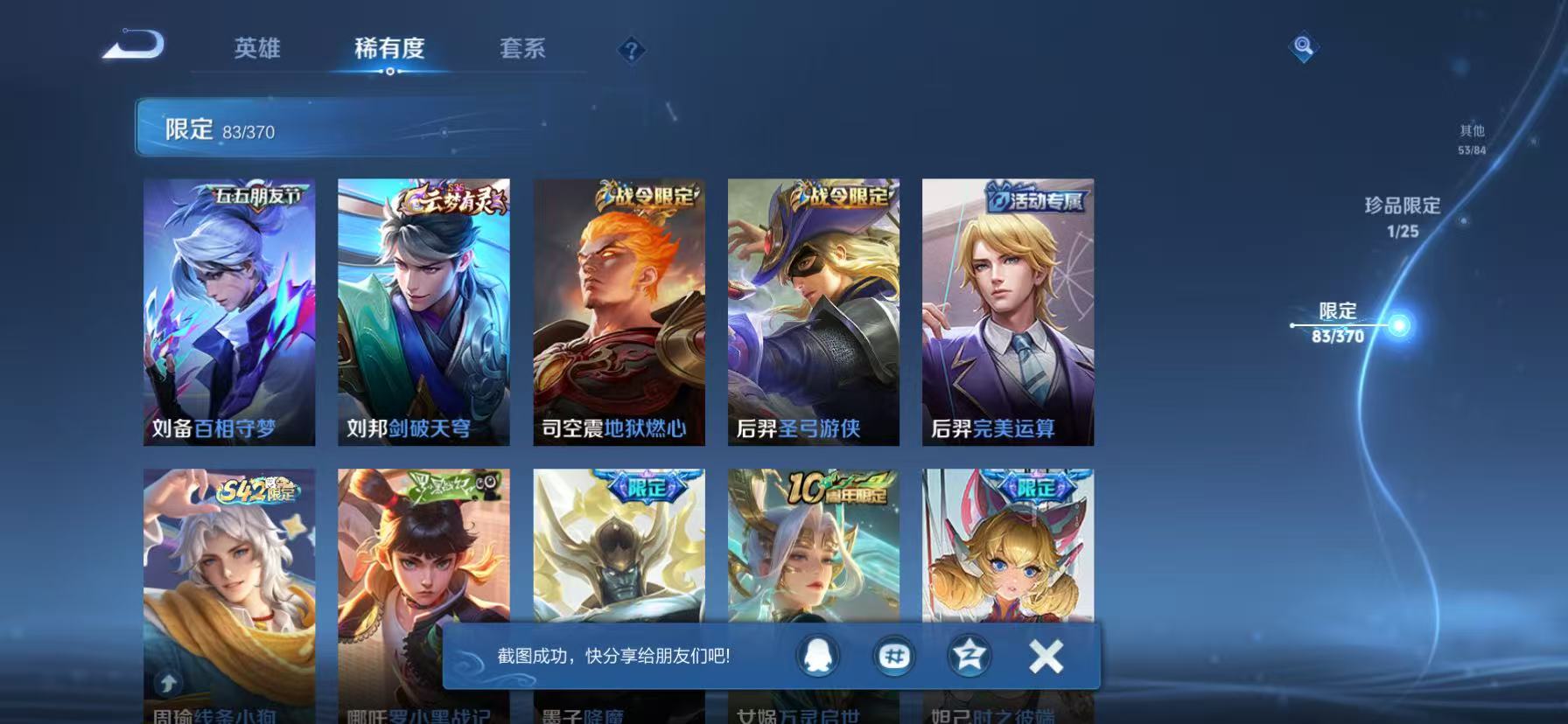Dismiss the screenshot share bar
The height and width of the screenshot is (724, 1568).
click(1045, 657)
